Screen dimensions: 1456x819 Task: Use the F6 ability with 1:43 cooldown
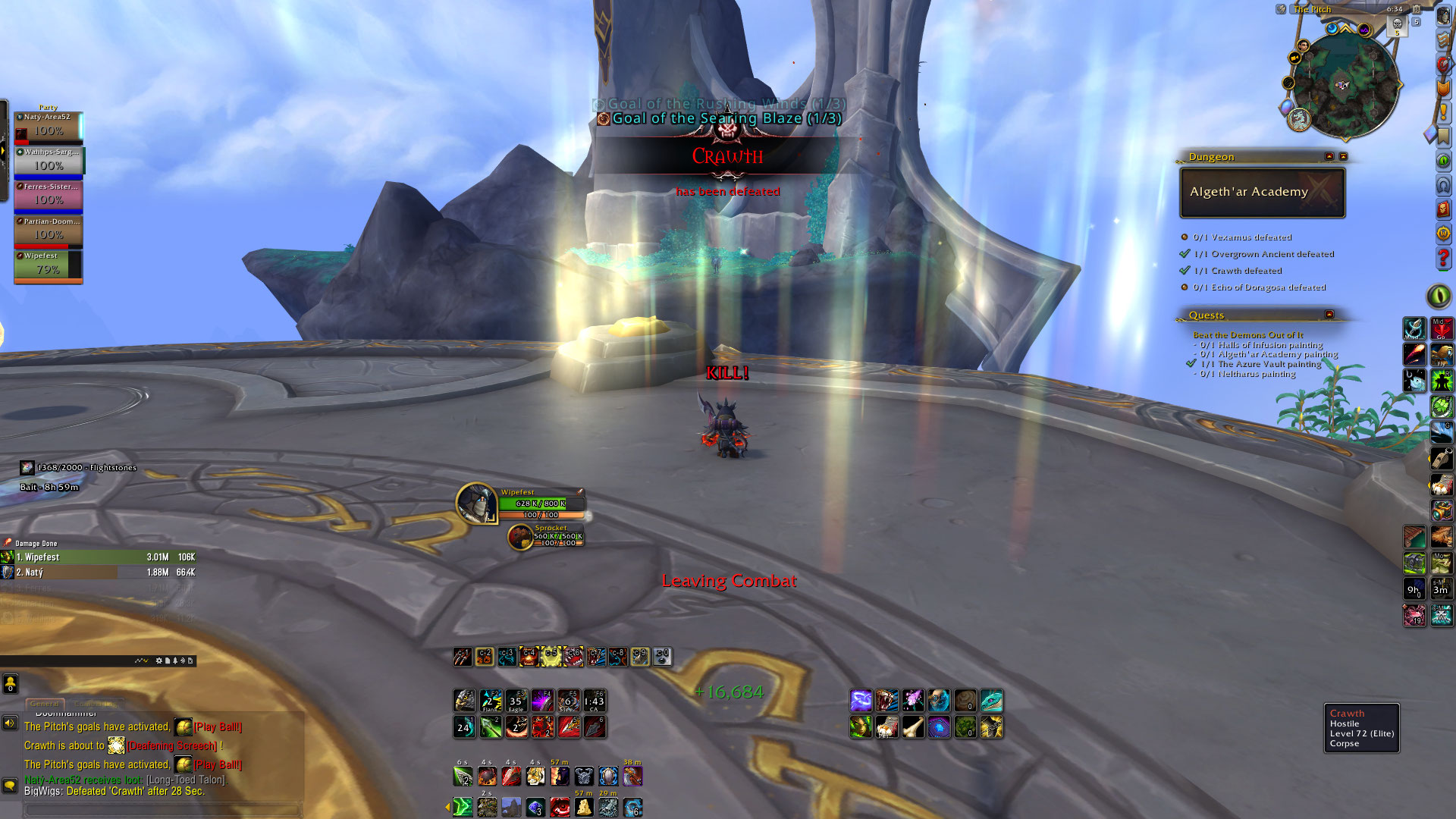tap(595, 701)
